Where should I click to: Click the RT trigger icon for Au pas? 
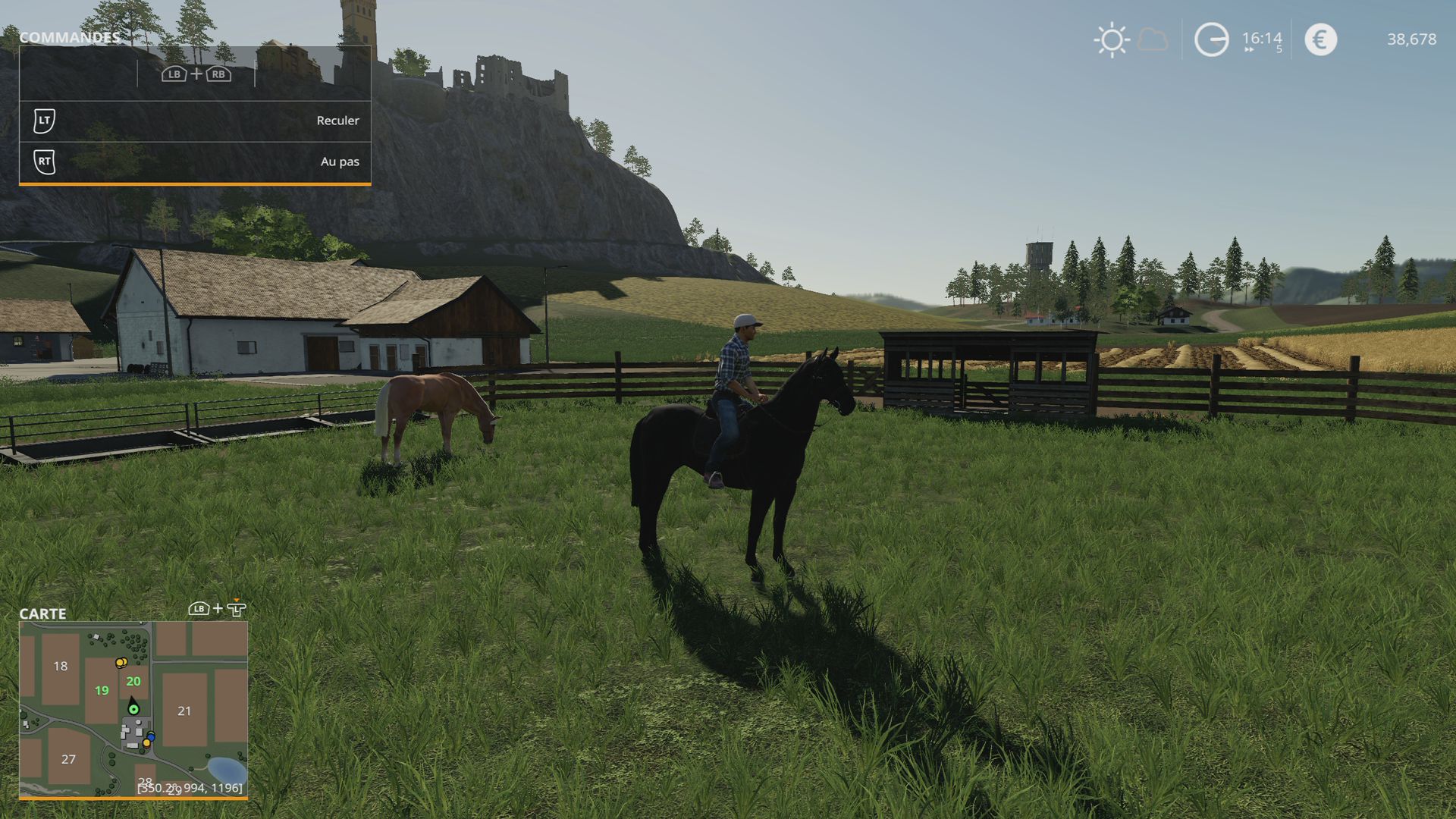[45, 161]
